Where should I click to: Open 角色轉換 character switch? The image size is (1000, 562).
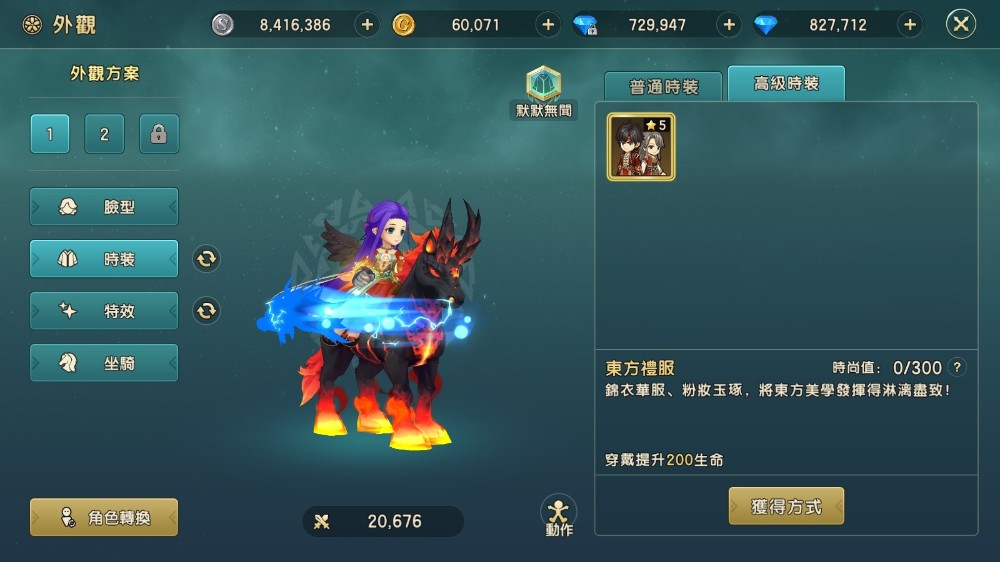(x=104, y=517)
